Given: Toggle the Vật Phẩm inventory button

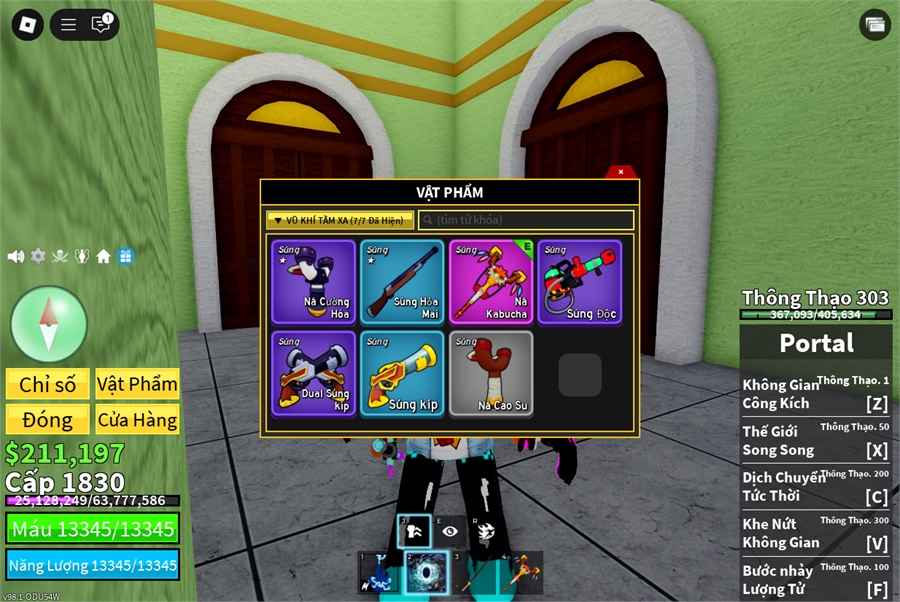Looking at the screenshot, I should [x=137, y=385].
